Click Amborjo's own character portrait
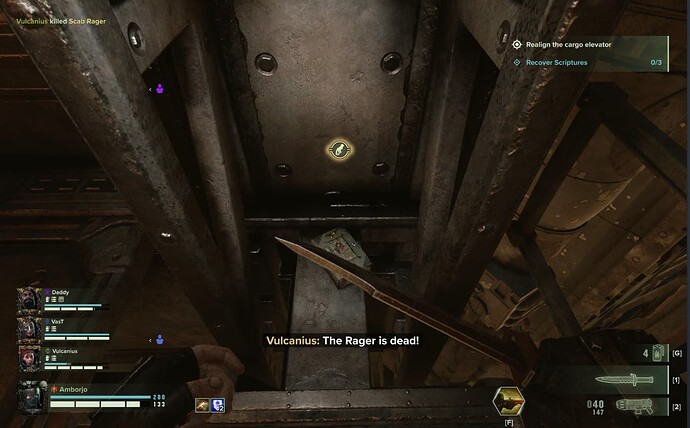This screenshot has width=690, height=428. point(32,397)
